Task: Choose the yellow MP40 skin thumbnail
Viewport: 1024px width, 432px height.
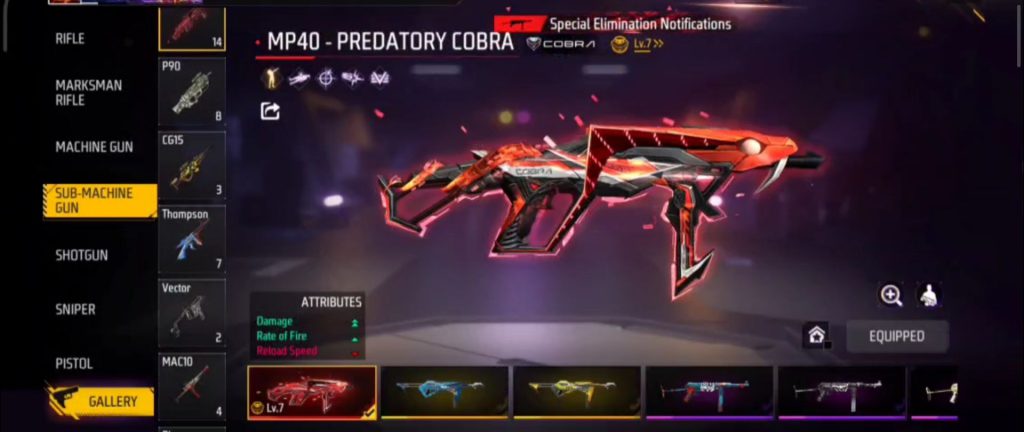Action: click(x=576, y=391)
